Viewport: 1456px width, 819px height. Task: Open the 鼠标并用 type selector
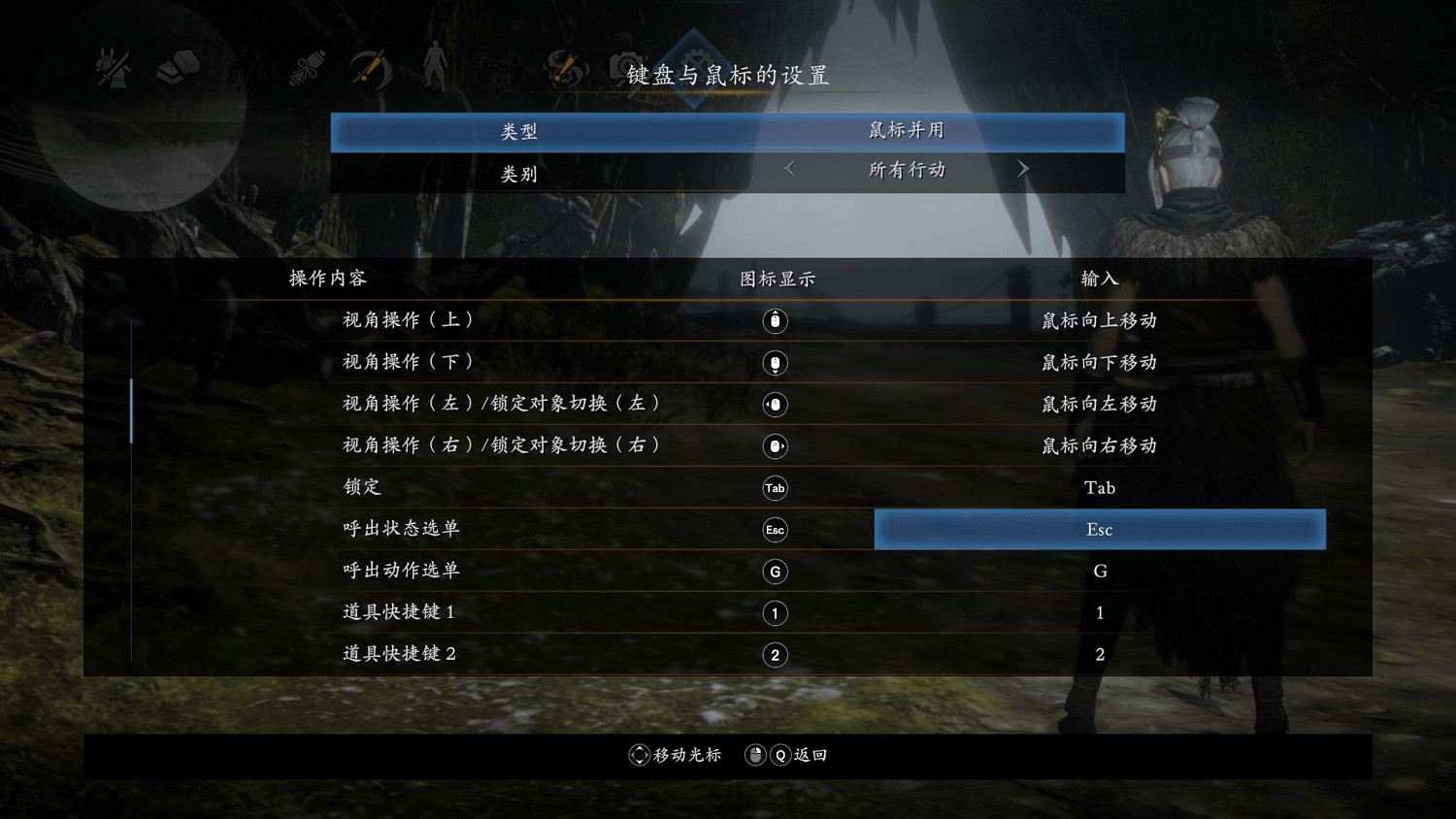point(906,131)
